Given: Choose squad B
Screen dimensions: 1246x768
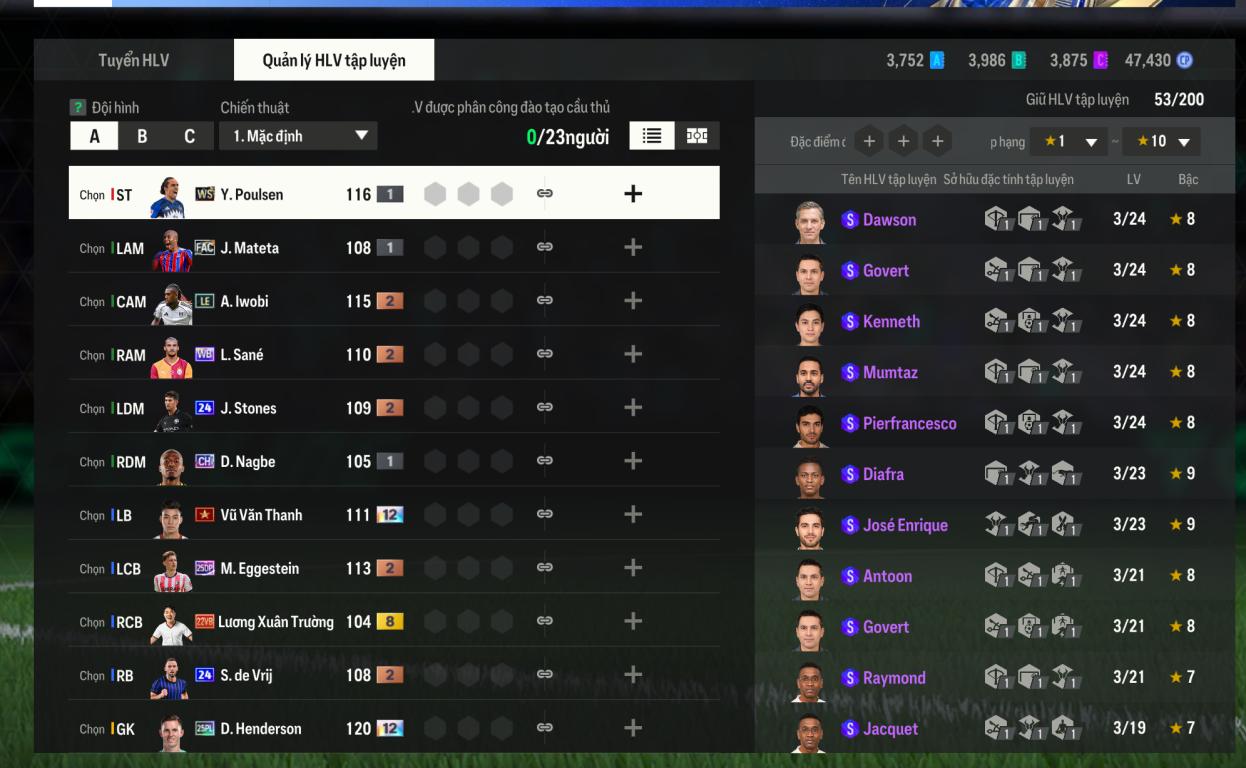Looking at the screenshot, I should (142, 136).
